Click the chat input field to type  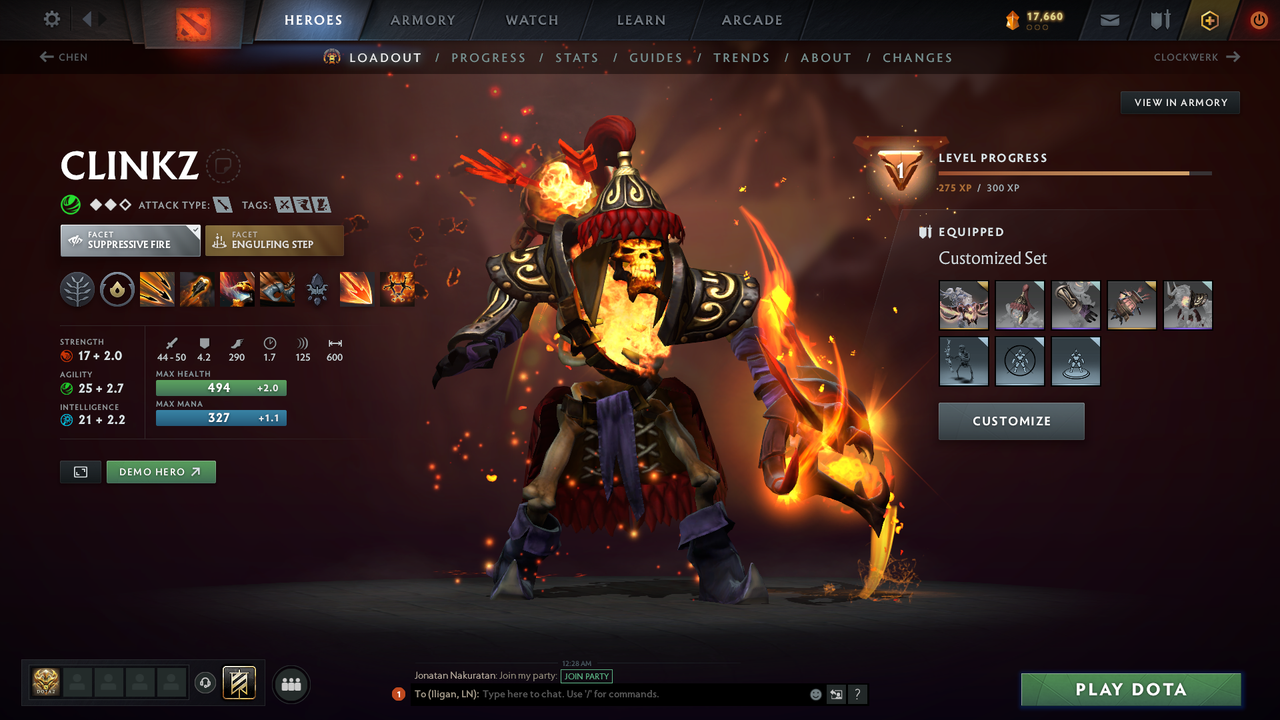(600, 694)
